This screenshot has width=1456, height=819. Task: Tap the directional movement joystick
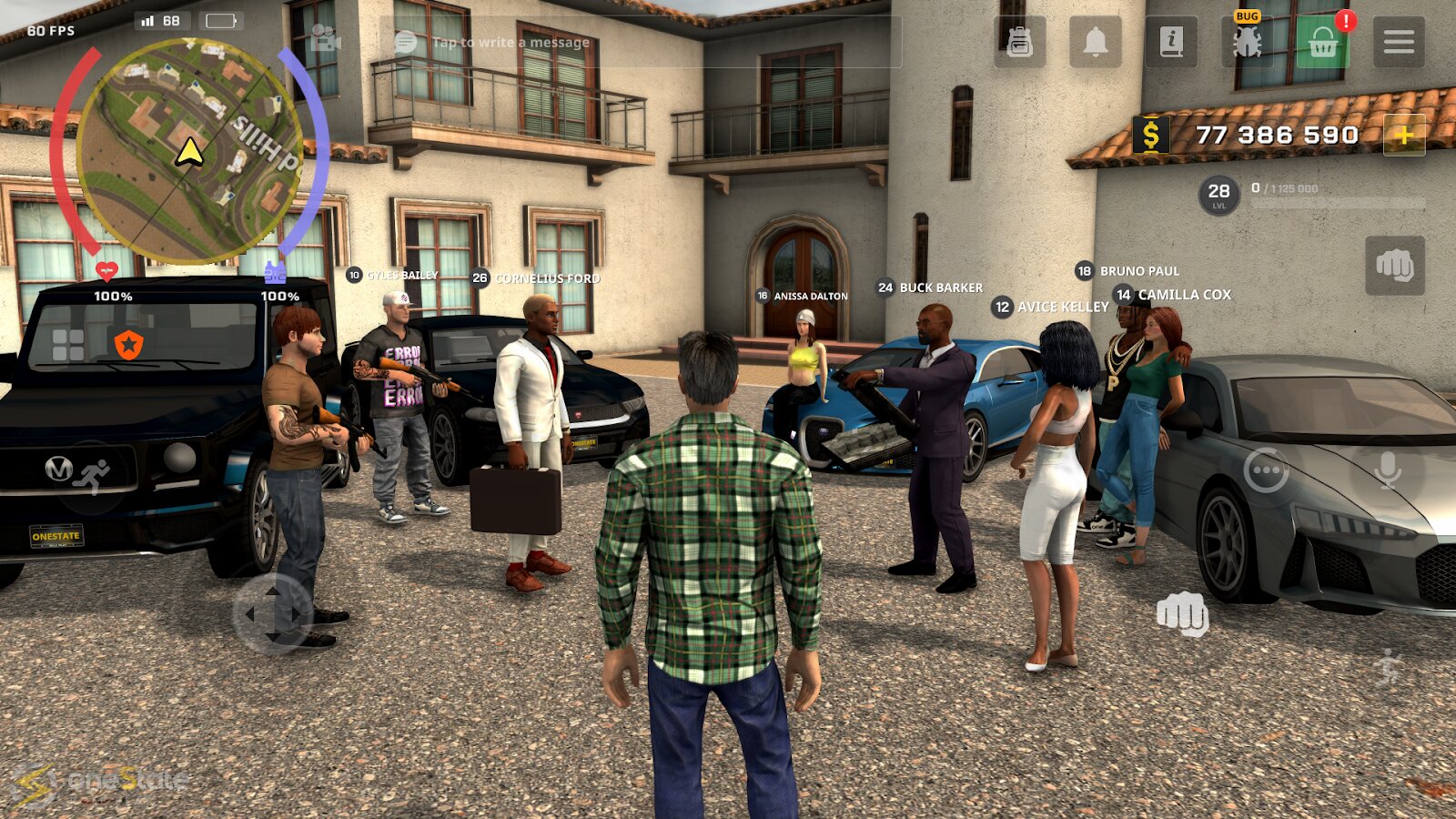272,614
